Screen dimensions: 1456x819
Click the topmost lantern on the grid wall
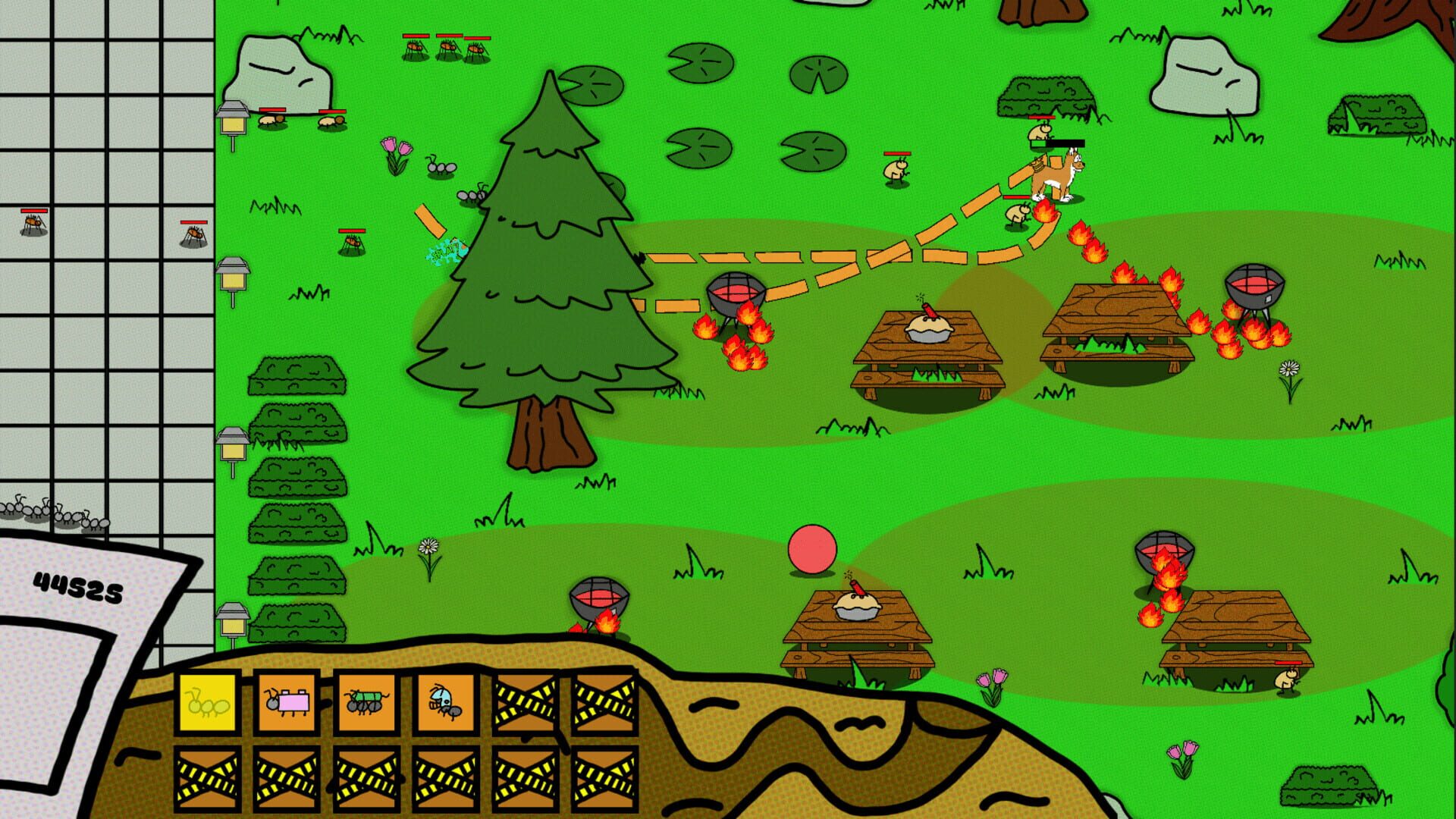[x=232, y=118]
